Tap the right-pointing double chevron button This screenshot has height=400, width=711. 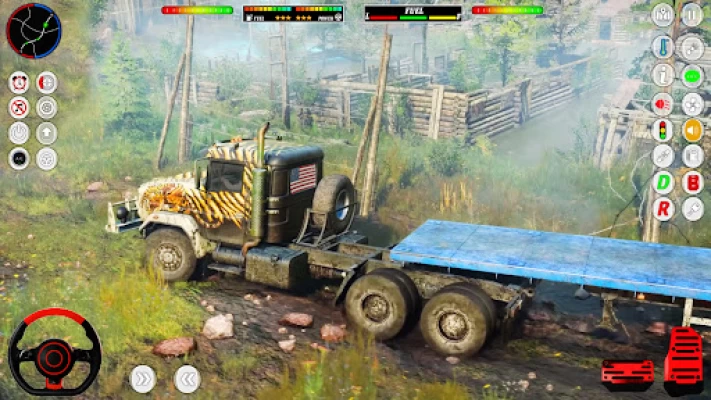coord(143,378)
